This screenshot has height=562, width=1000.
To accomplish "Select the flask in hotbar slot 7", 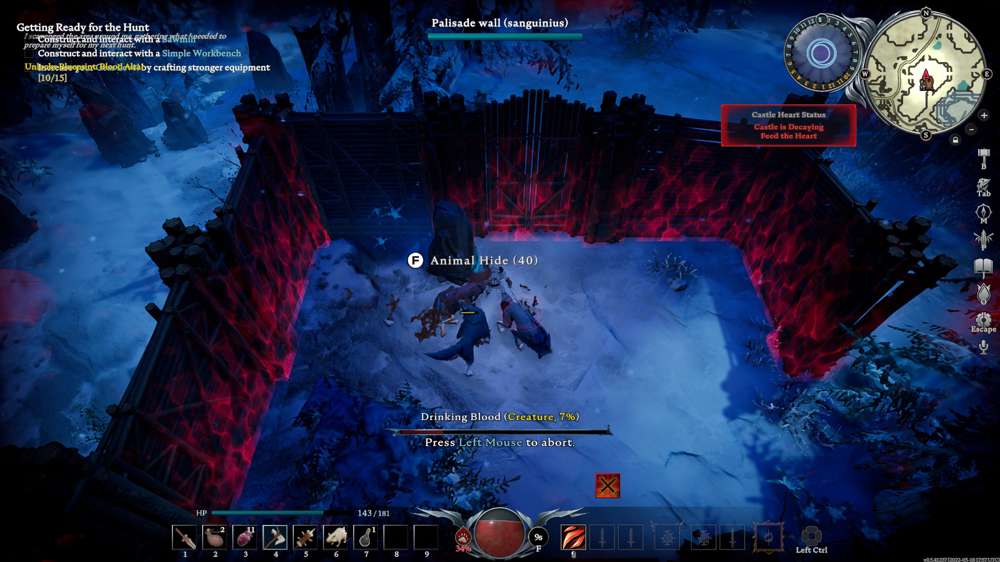I will click(x=365, y=538).
